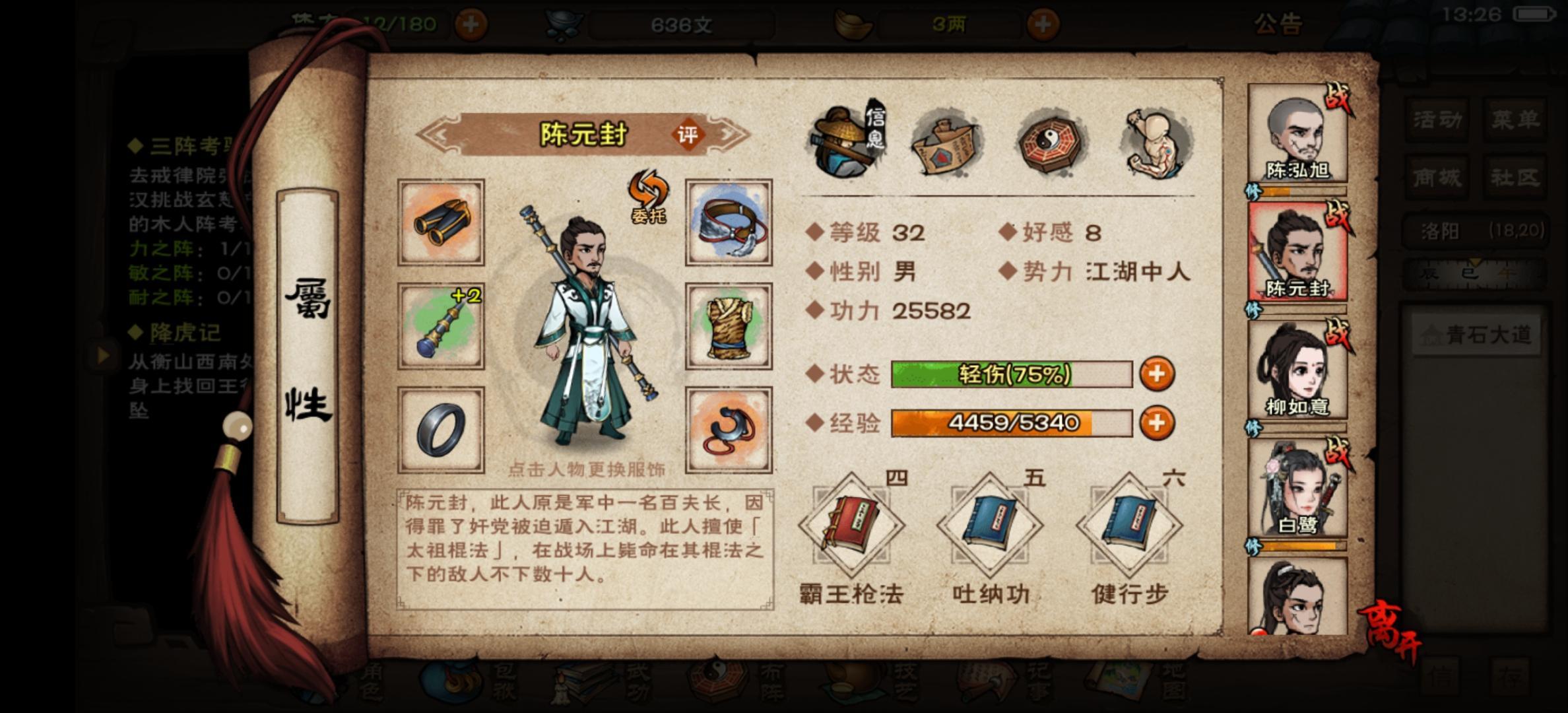Select the ring equipment slot

(x=440, y=429)
